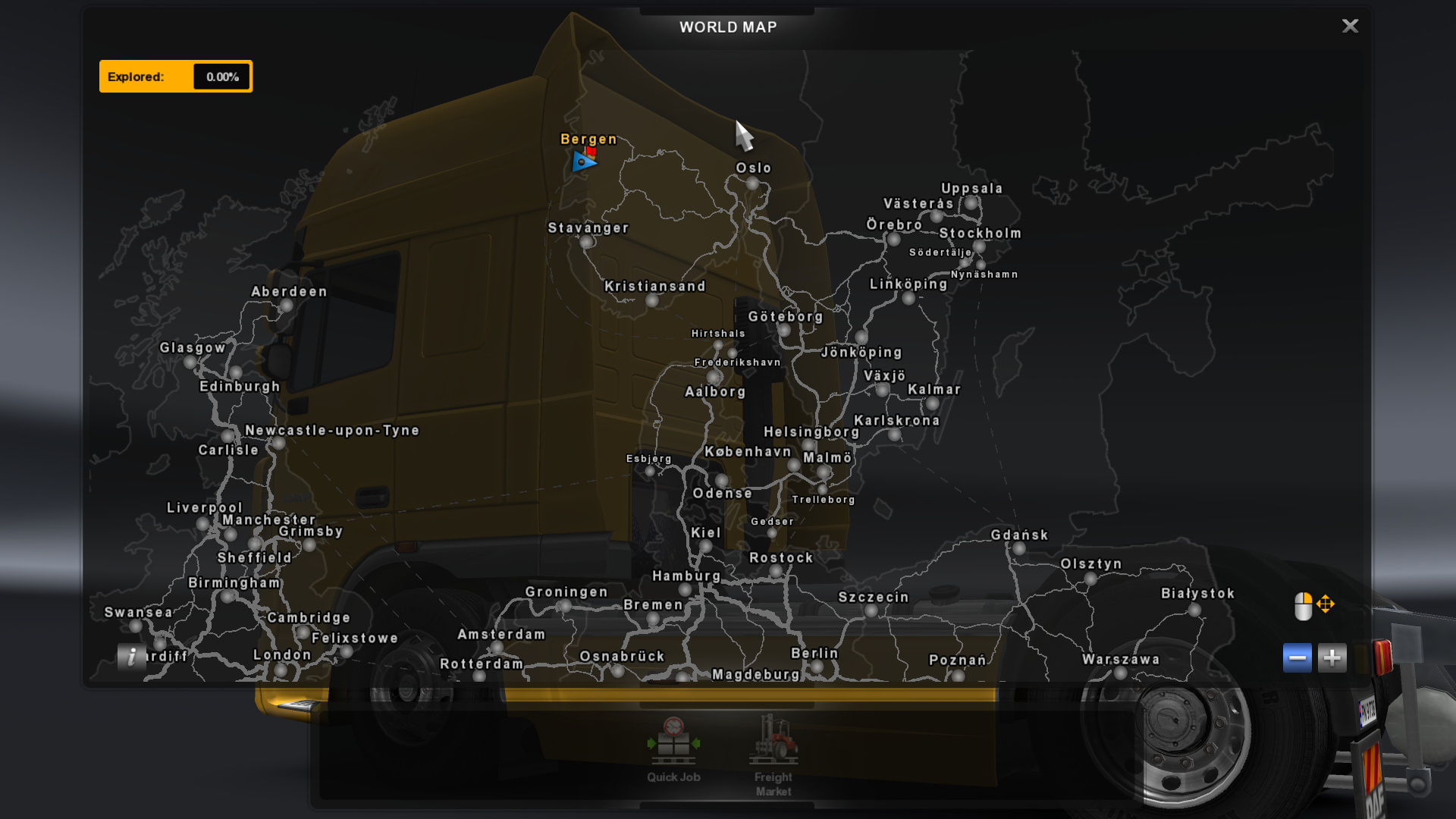
Task: Zoom in using the plus button
Action: click(1332, 657)
